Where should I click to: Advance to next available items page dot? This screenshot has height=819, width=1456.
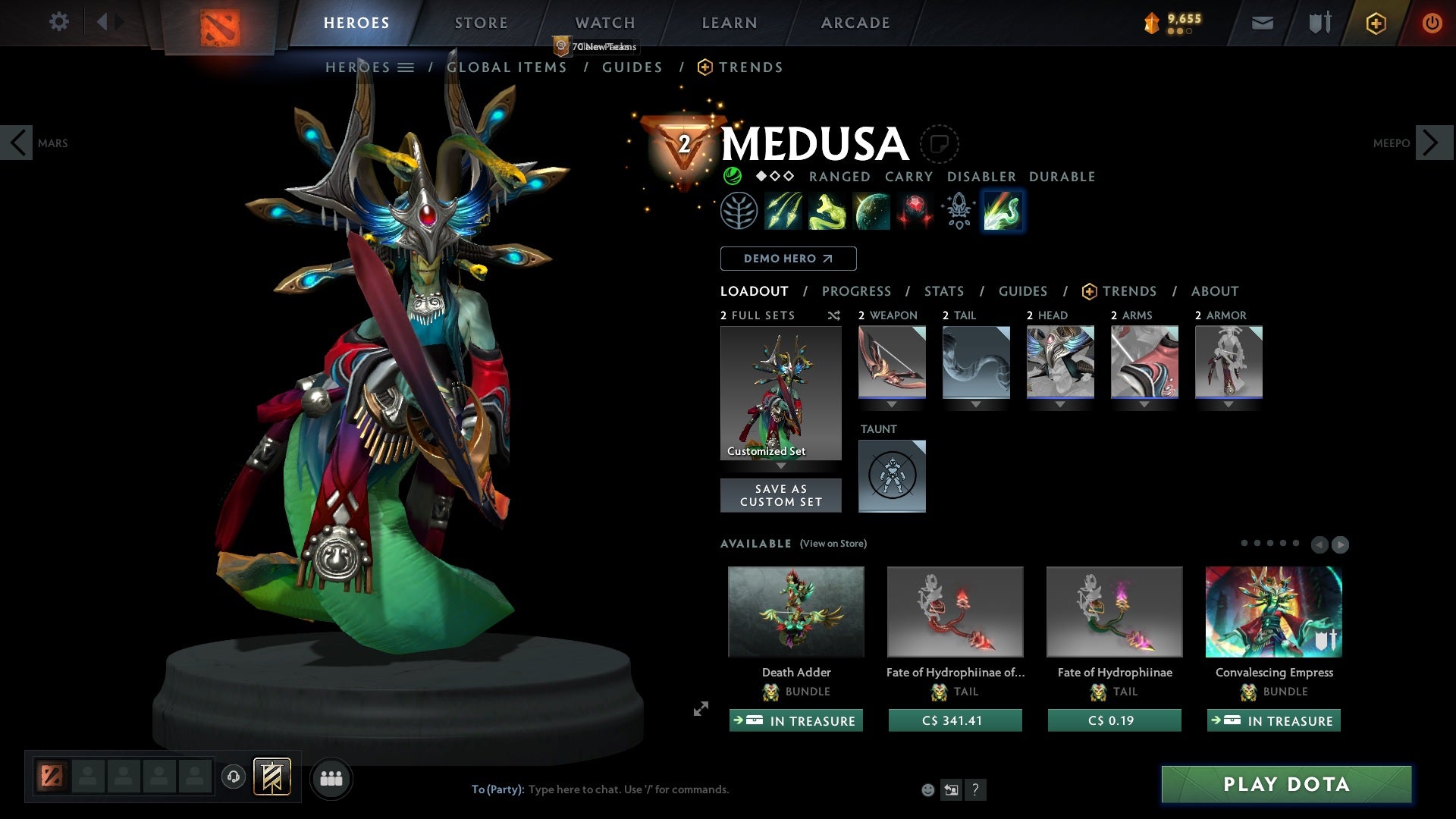1339,544
